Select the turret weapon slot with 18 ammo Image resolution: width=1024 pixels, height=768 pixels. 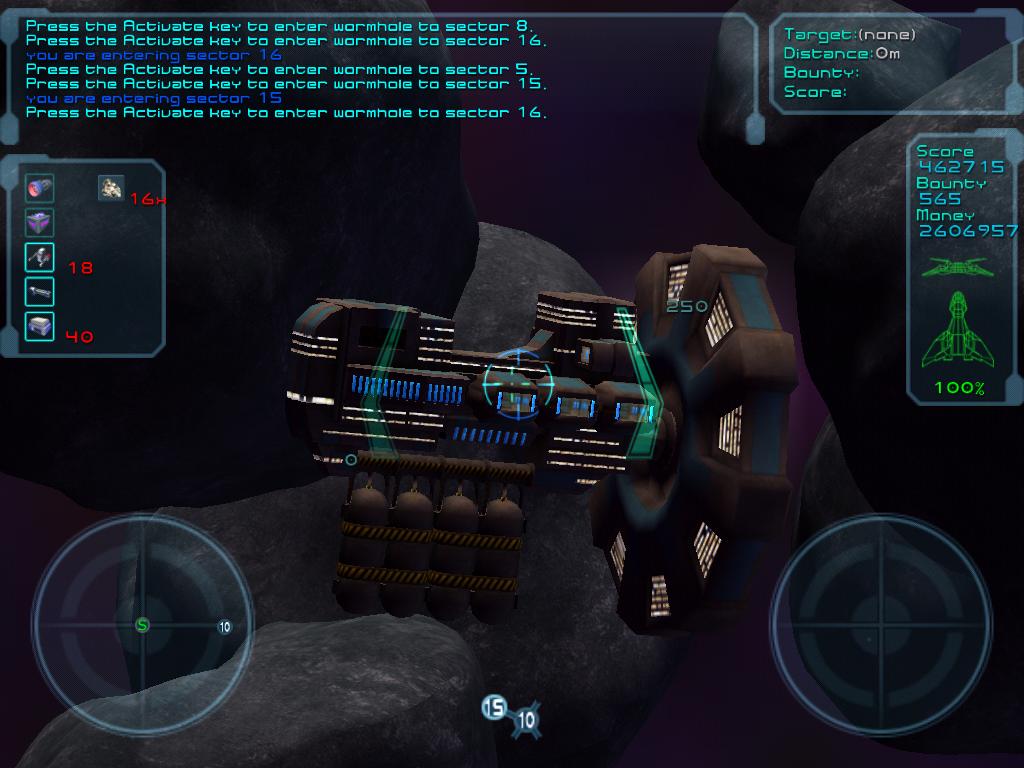39,257
